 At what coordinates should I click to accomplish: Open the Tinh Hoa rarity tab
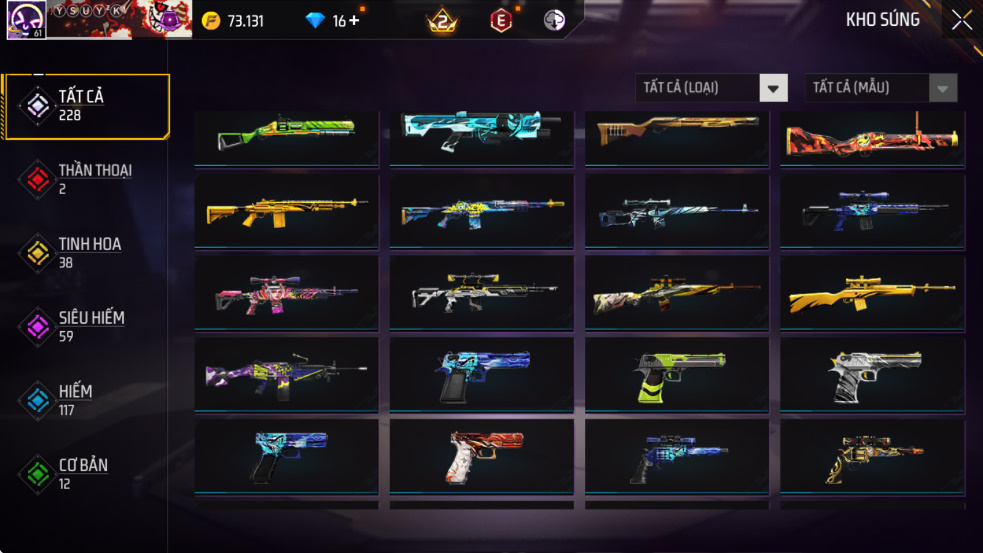(x=86, y=253)
